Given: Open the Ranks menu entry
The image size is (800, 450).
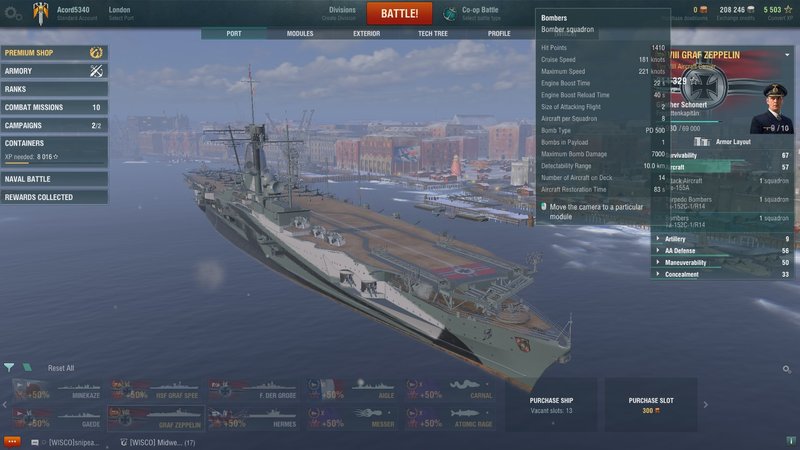Looking at the screenshot, I should (x=54, y=89).
